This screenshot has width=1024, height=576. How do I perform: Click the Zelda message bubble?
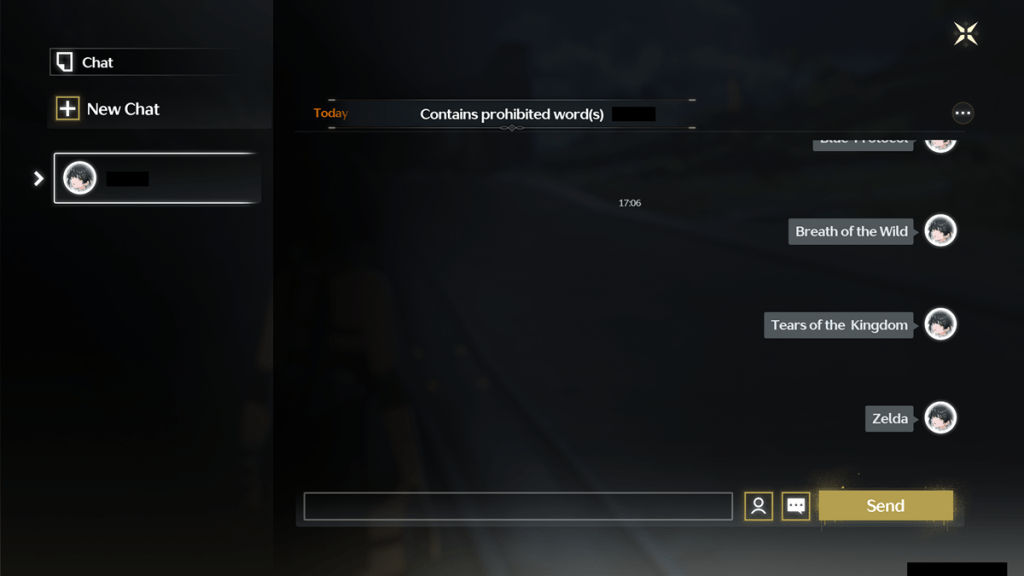click(889, 419)
